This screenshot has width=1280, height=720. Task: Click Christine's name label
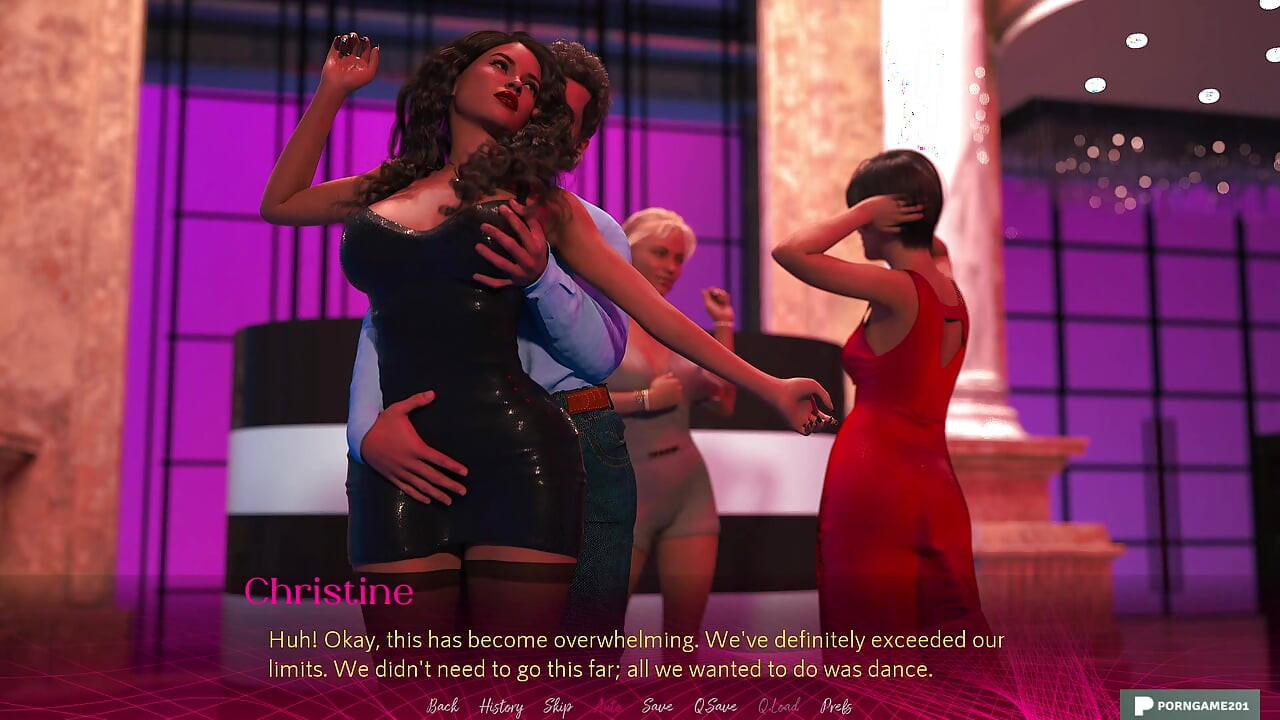(330, 592)
